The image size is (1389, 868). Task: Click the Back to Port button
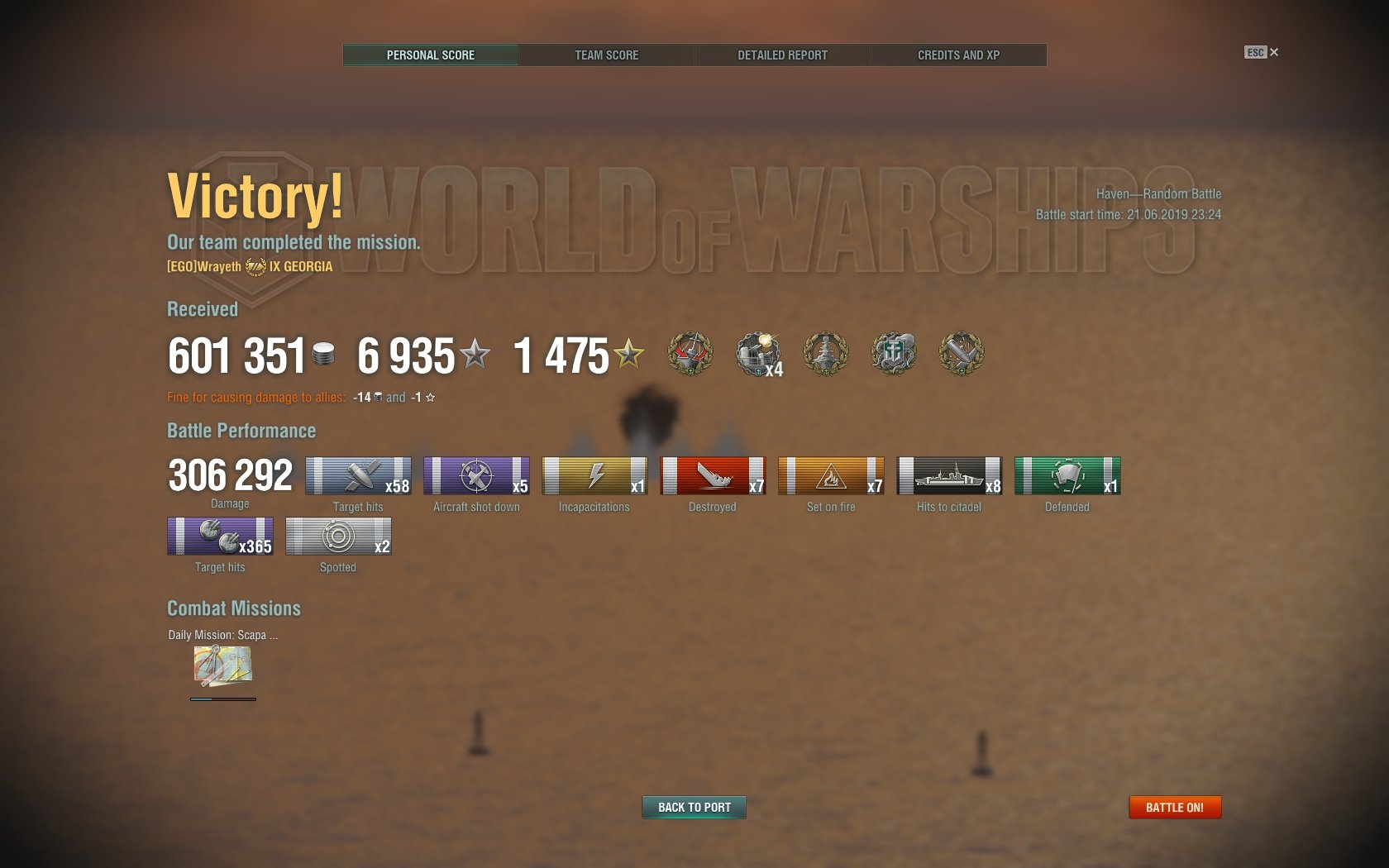pyautogui.click(x=694, y=807)
